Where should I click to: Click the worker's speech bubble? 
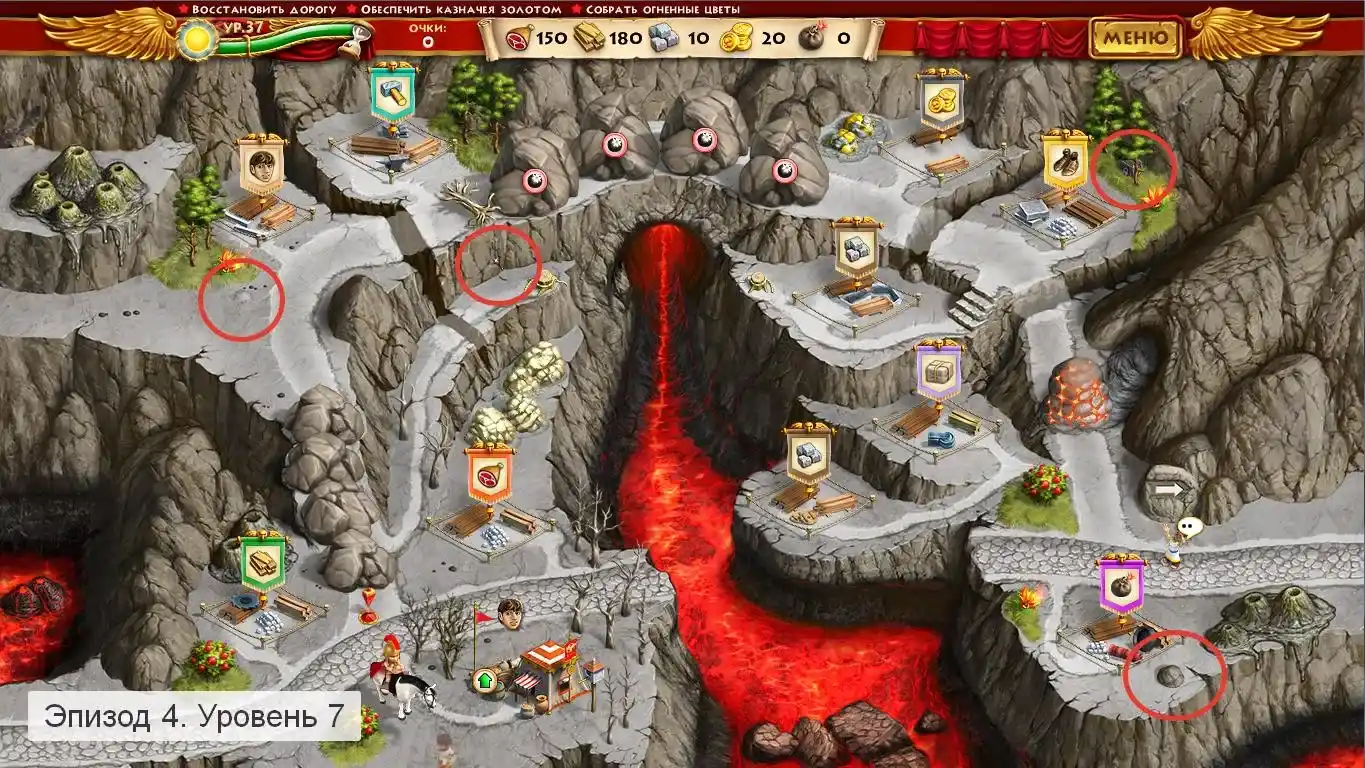(x=1188, y=526)
